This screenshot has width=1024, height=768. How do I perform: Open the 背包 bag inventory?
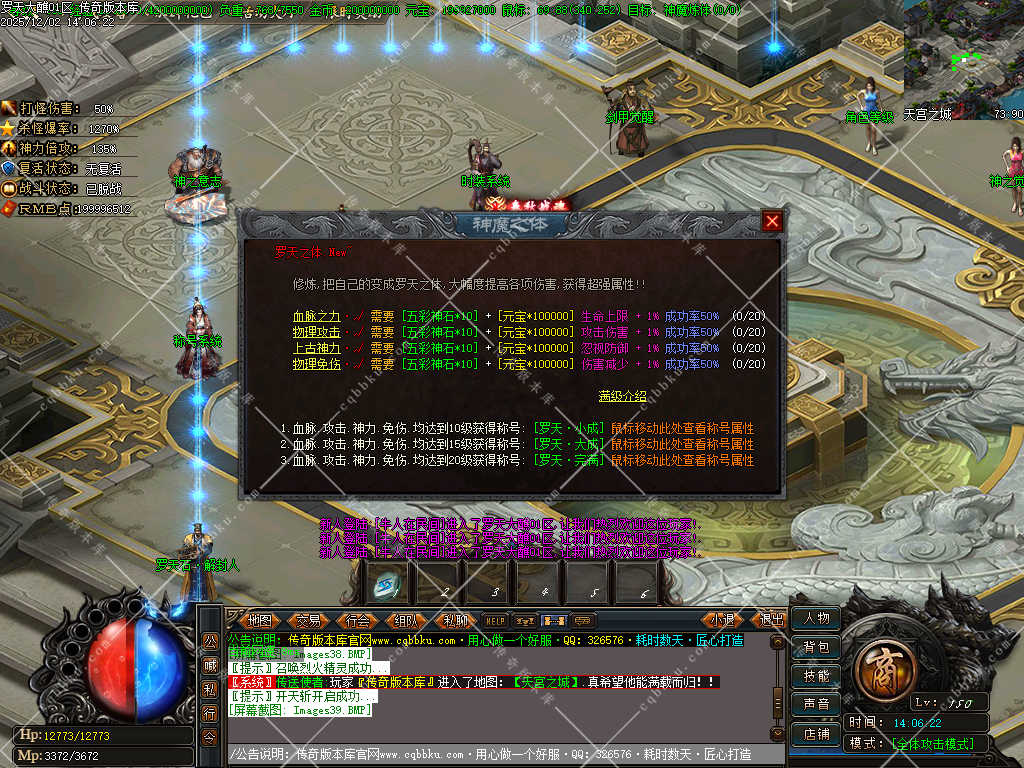(x=816, y=648)
